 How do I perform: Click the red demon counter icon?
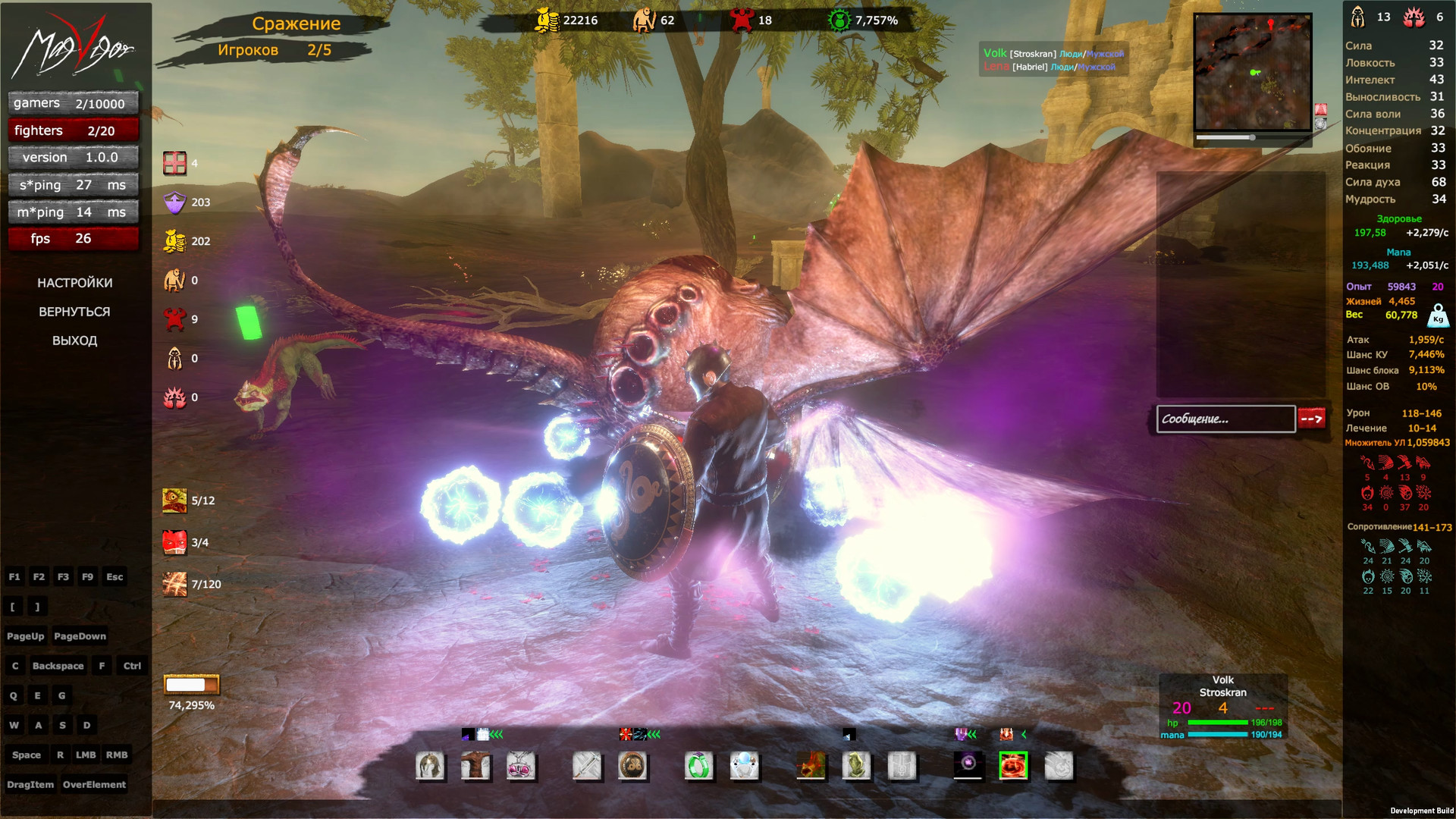click(x=174, y=320)
